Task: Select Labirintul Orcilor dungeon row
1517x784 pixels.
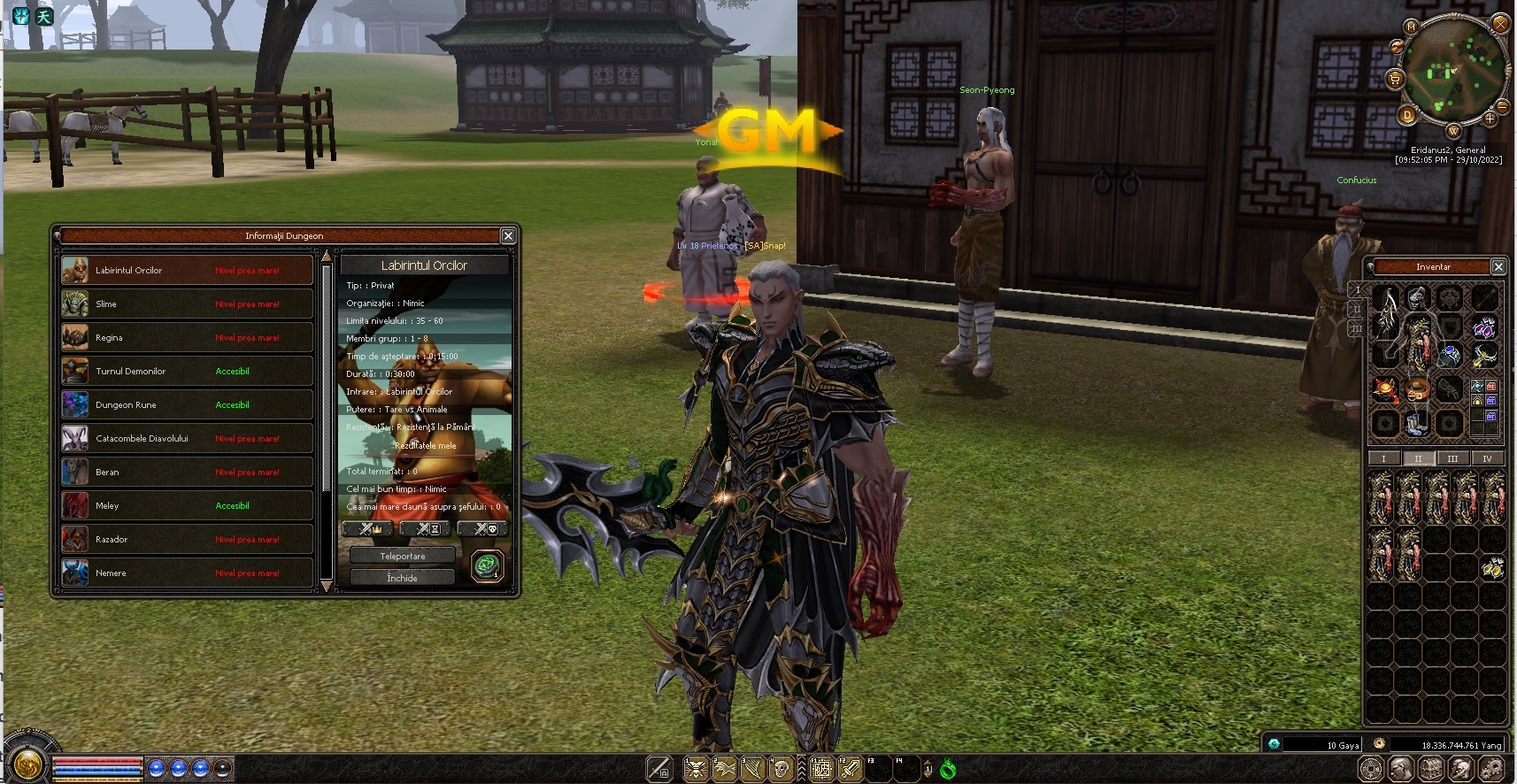Action: point(187,271)
